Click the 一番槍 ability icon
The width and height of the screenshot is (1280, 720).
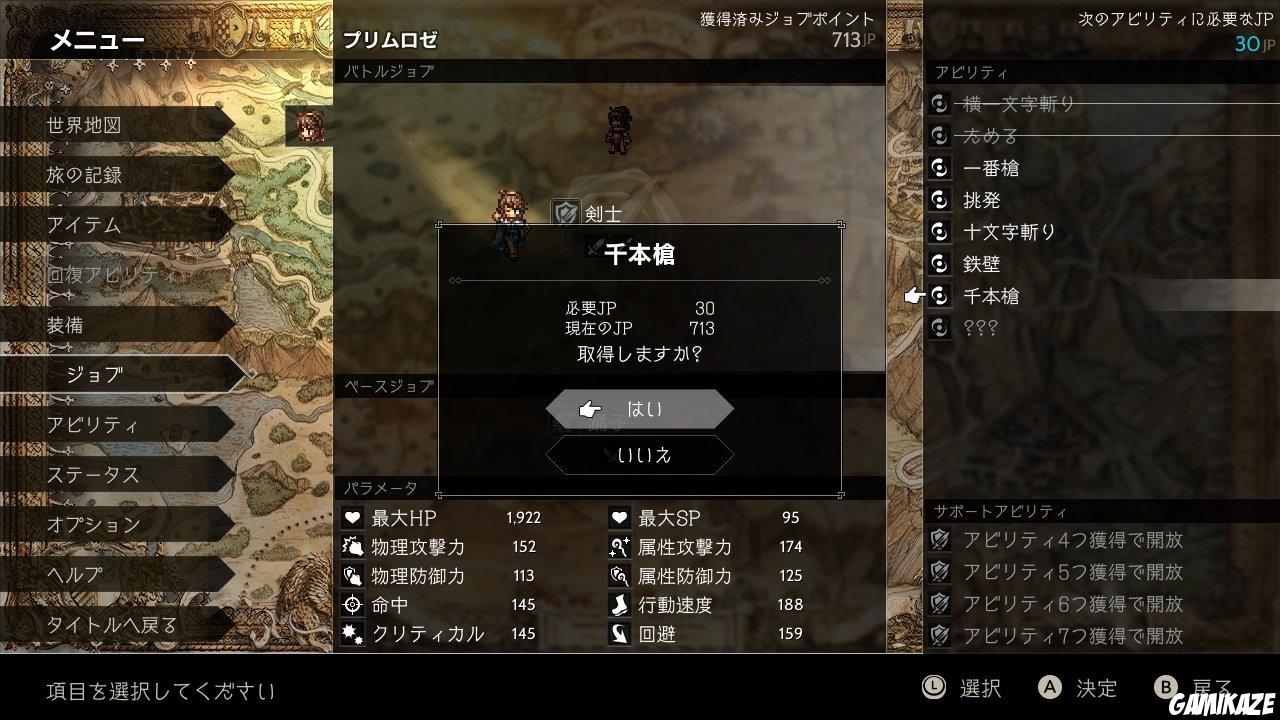938,168
